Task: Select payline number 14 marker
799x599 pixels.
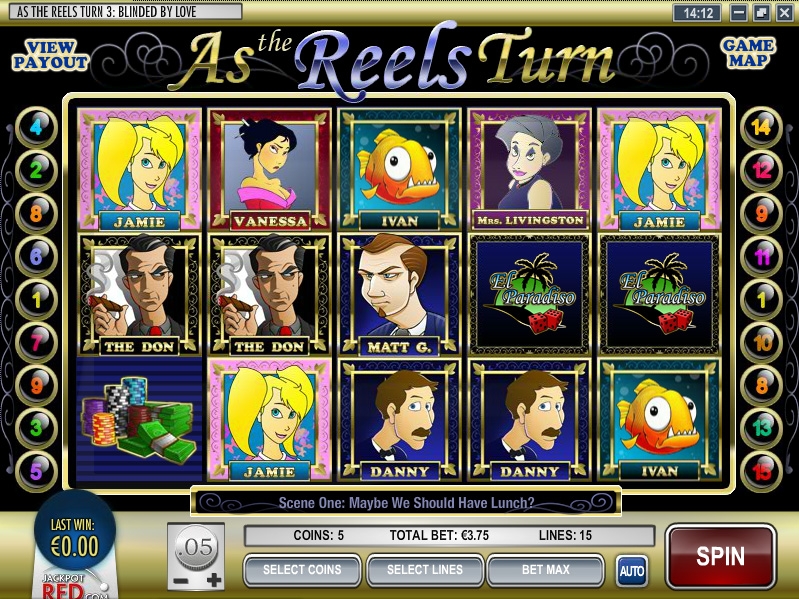Action: [762, 127]
